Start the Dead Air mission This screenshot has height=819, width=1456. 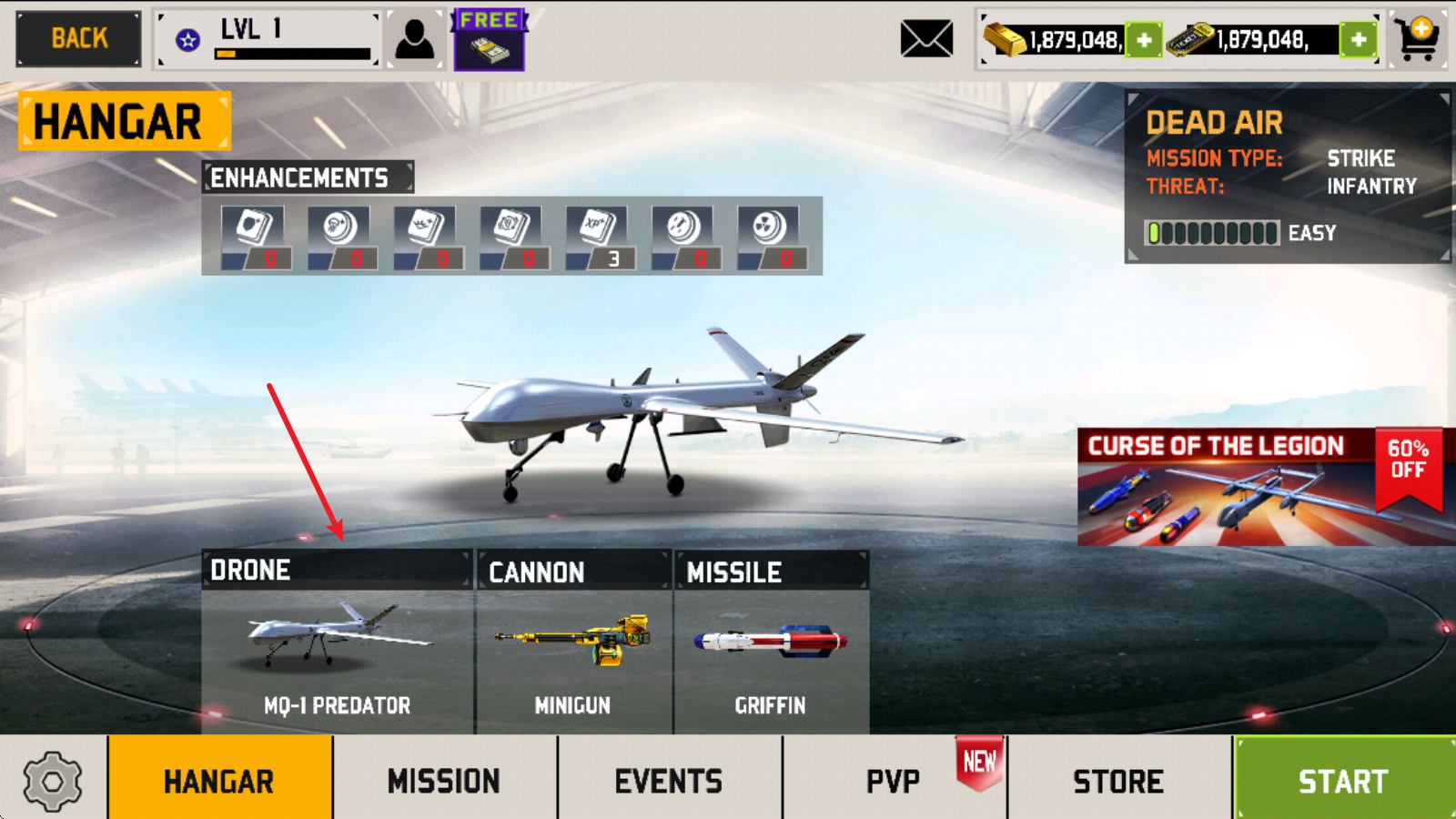point(1343,780)
